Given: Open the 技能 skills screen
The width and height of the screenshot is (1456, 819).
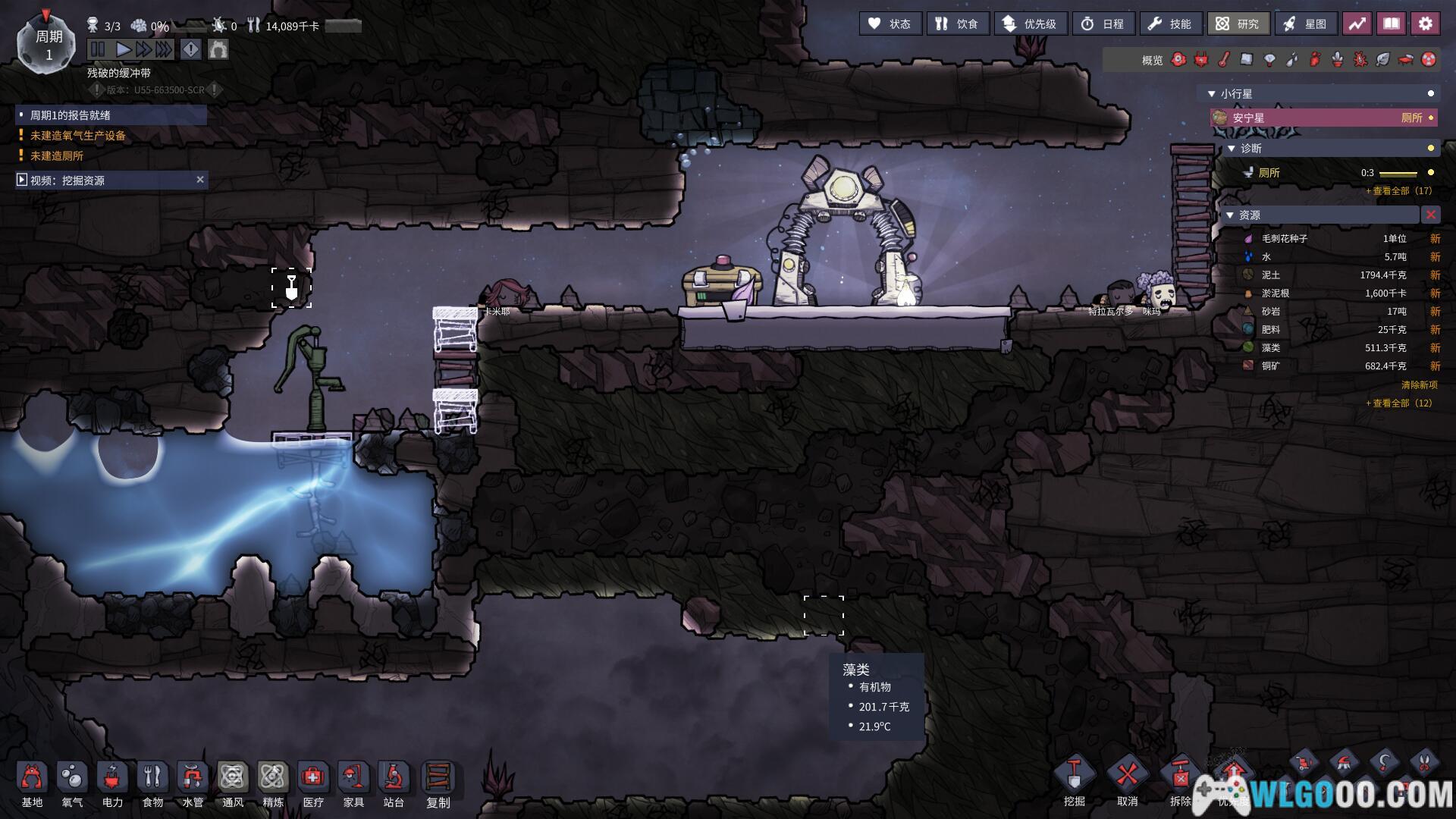Looking at the screenshot, I should tap(1169, 24).
